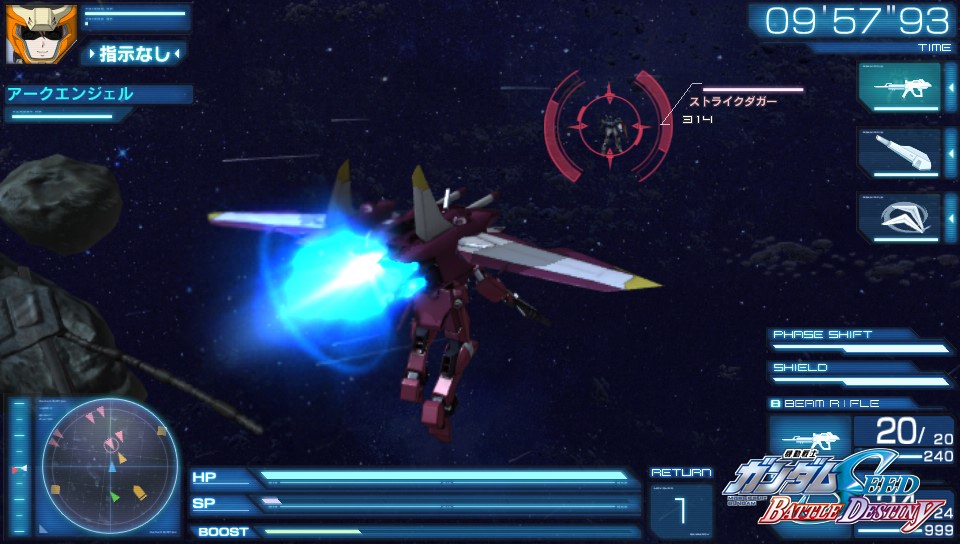The height and width of the screenshot is (544, 960).
Task: Click the circular radar minimap
Action: point(110,465)
